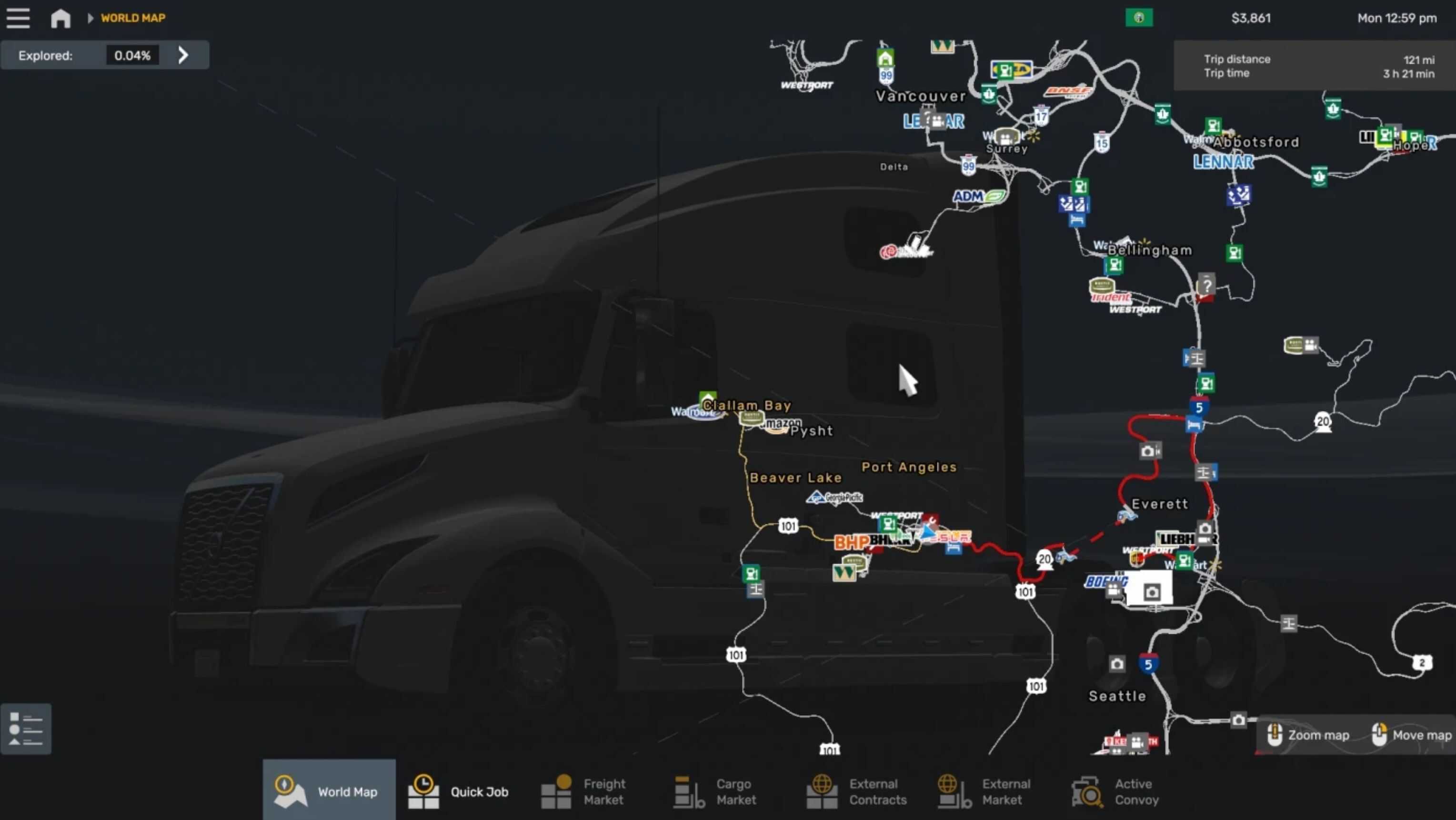1456x820 pixels.
Task: Select the Seattle city label on map
Action: pyautogui.click(x=1117, y=696)
